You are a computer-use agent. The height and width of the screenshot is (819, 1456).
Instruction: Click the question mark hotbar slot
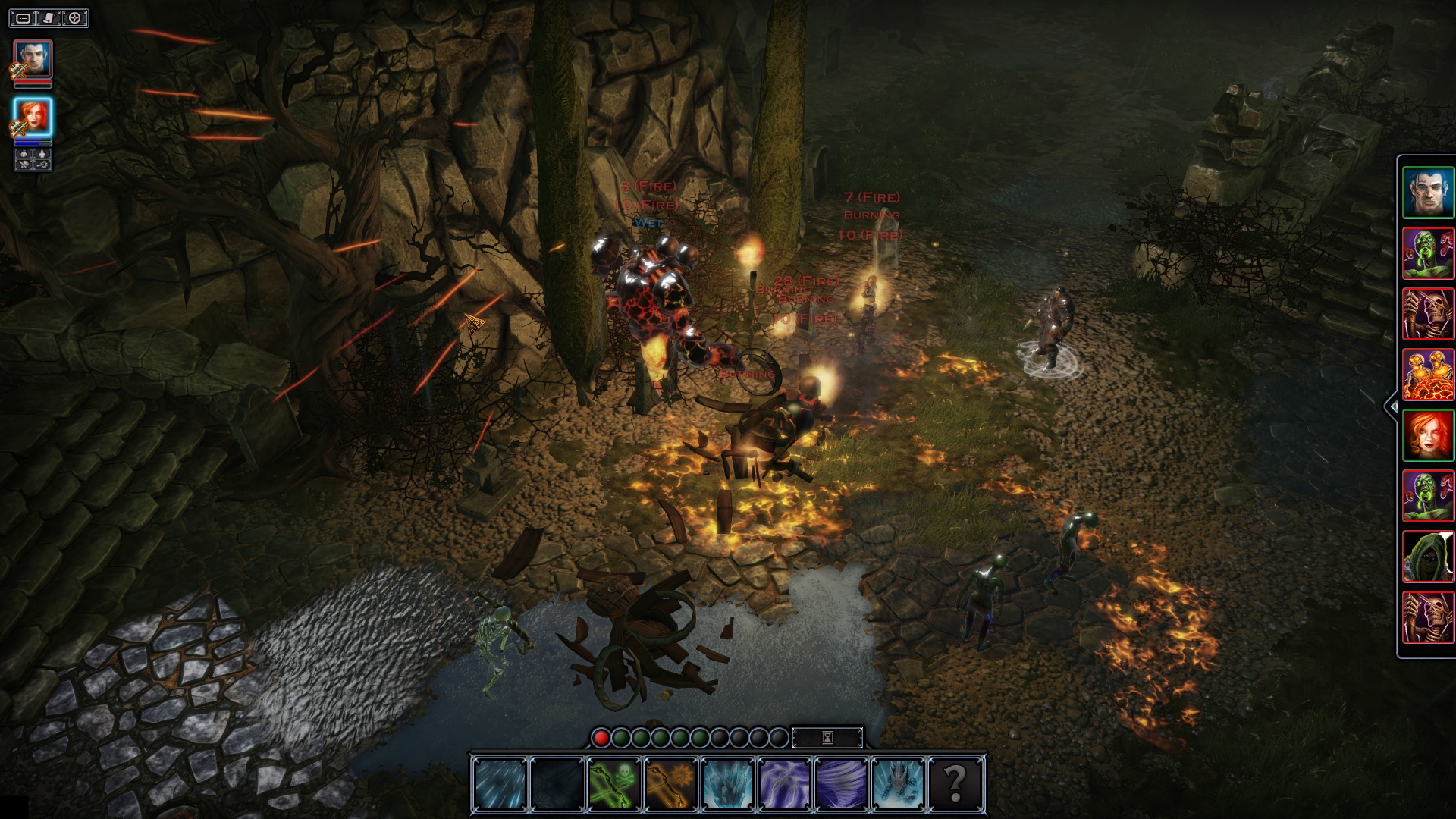point(955,783)
